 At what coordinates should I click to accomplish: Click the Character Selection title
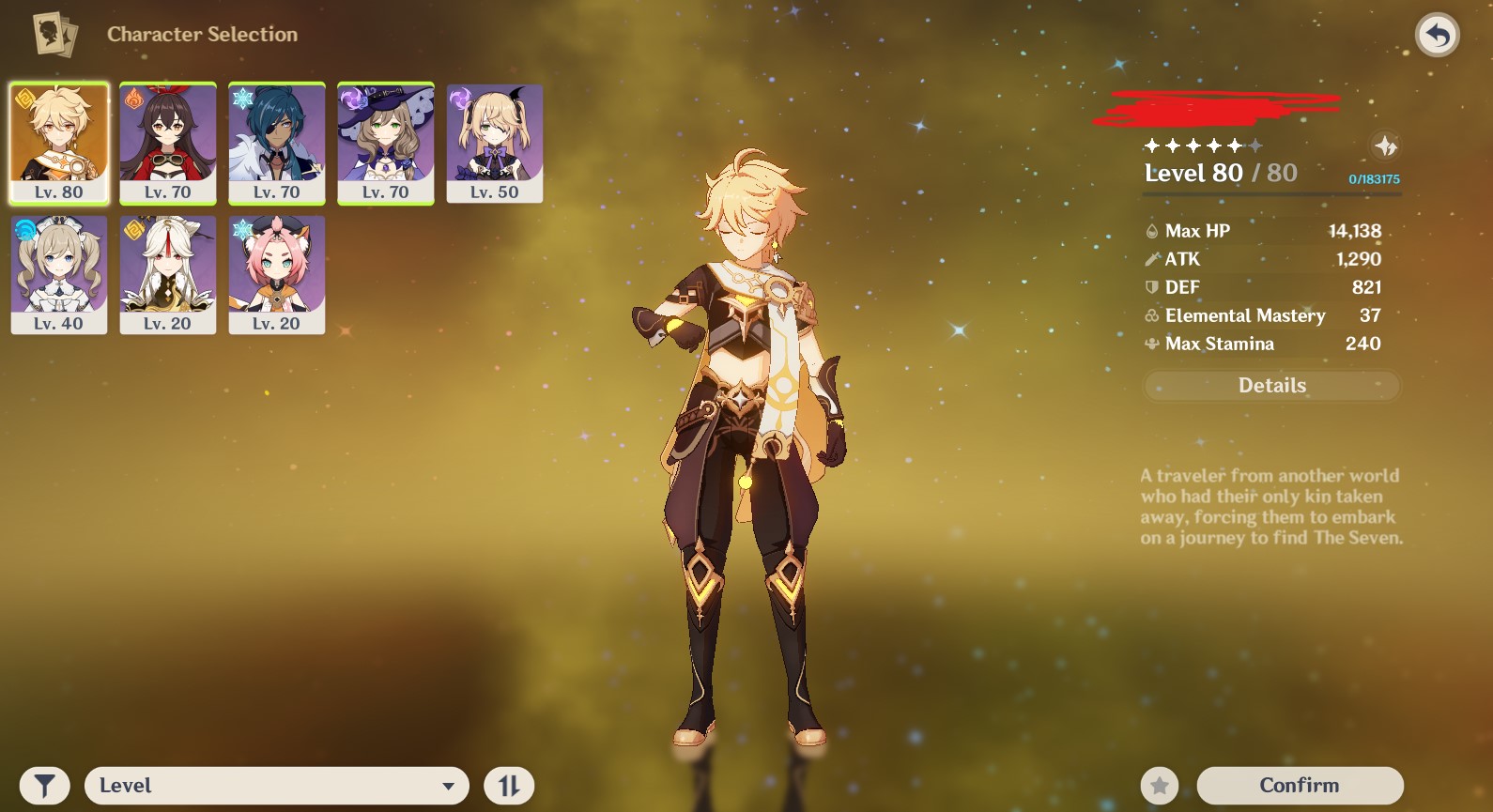202,33
